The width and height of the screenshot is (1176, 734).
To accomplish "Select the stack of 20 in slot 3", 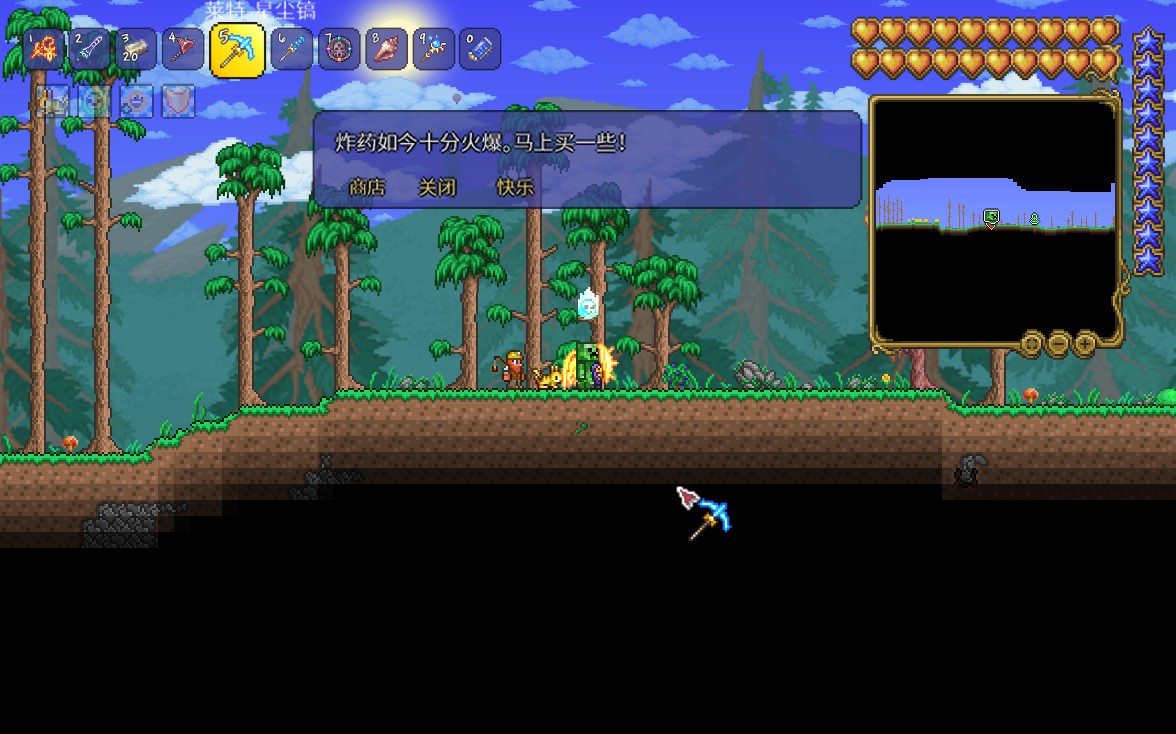I will tap(137, 50).
